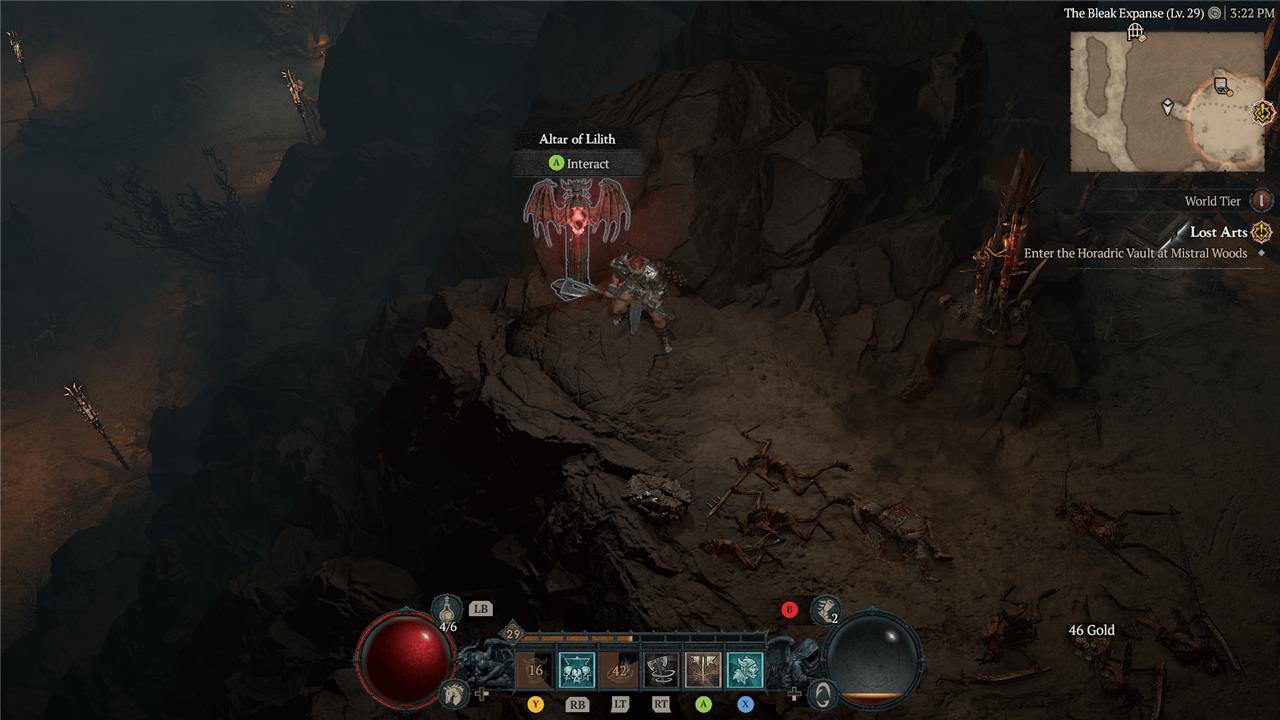Trigger the horned helmet shout skill
Image resolution: width=1280 pixels, height=720 pixels.
(x=745, y=670)
